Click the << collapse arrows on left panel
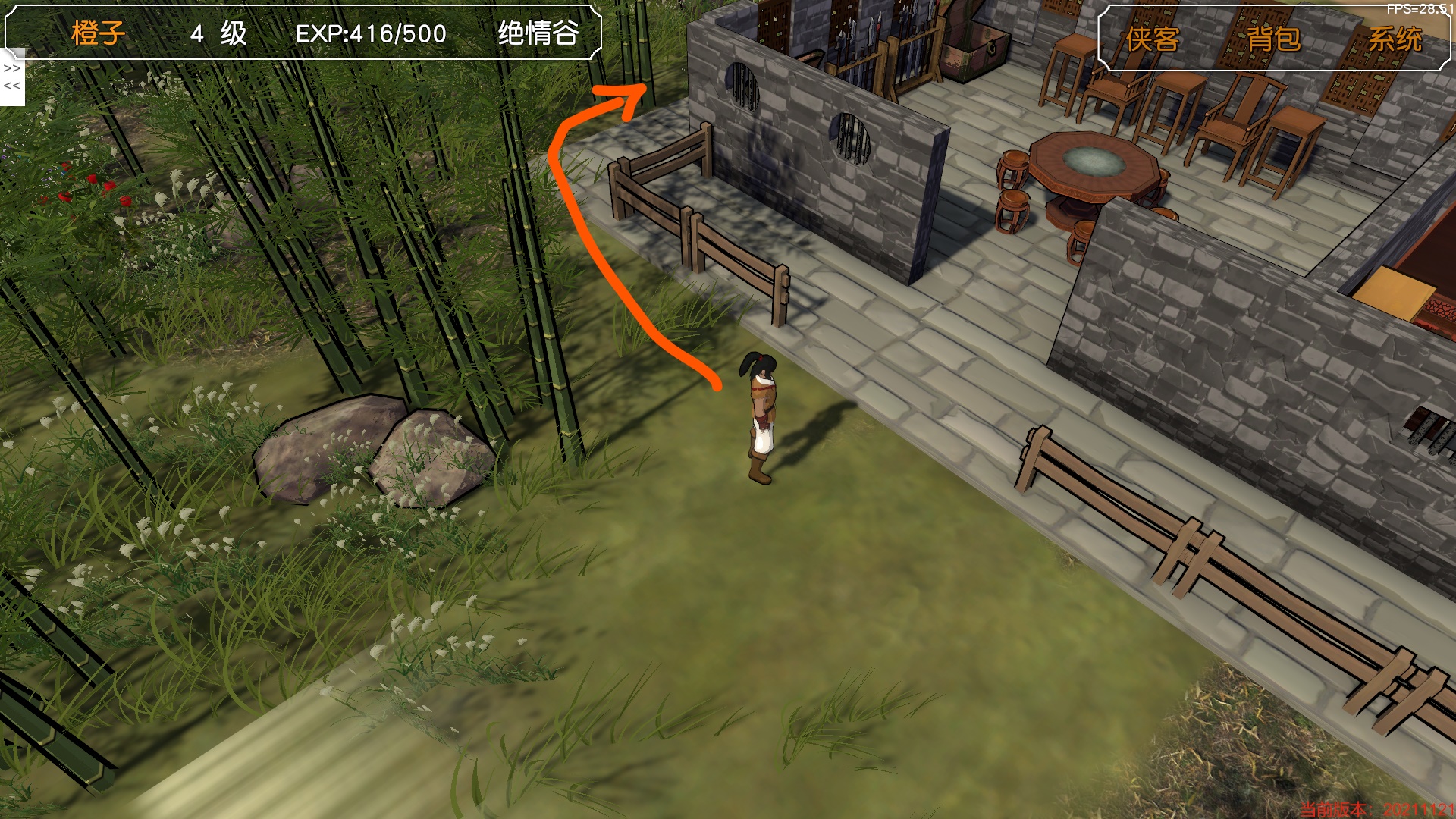This screenshot has height=819, width=1456. click(11, 86)
